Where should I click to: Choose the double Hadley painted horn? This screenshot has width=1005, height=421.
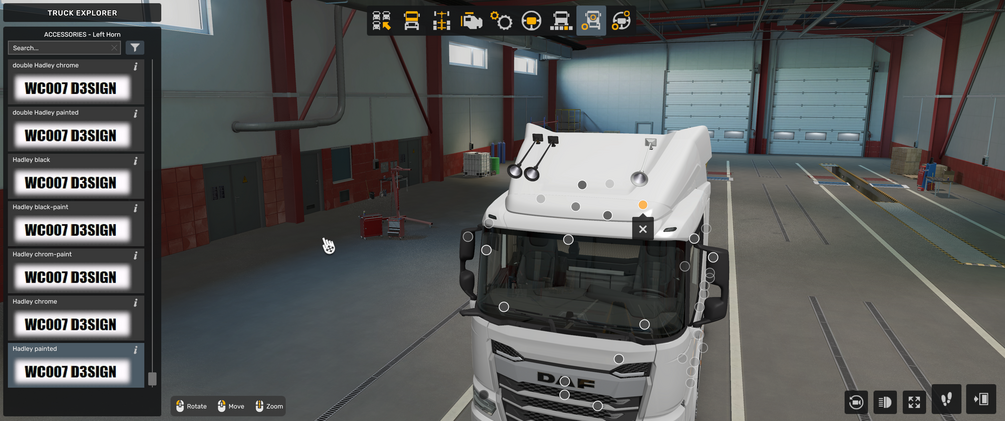click(x=70, y=135)
